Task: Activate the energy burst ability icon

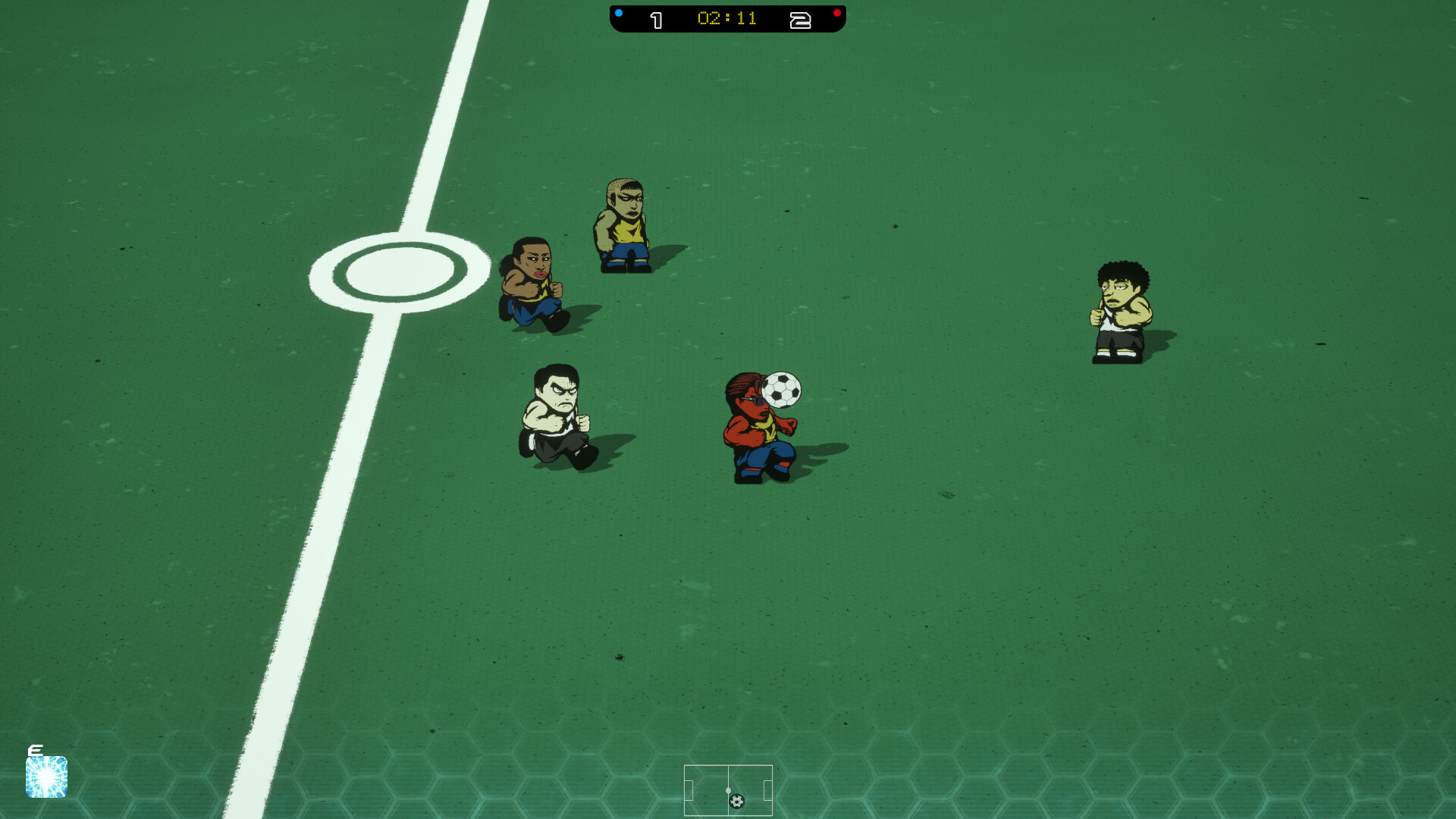Action: tap(46, 776)
